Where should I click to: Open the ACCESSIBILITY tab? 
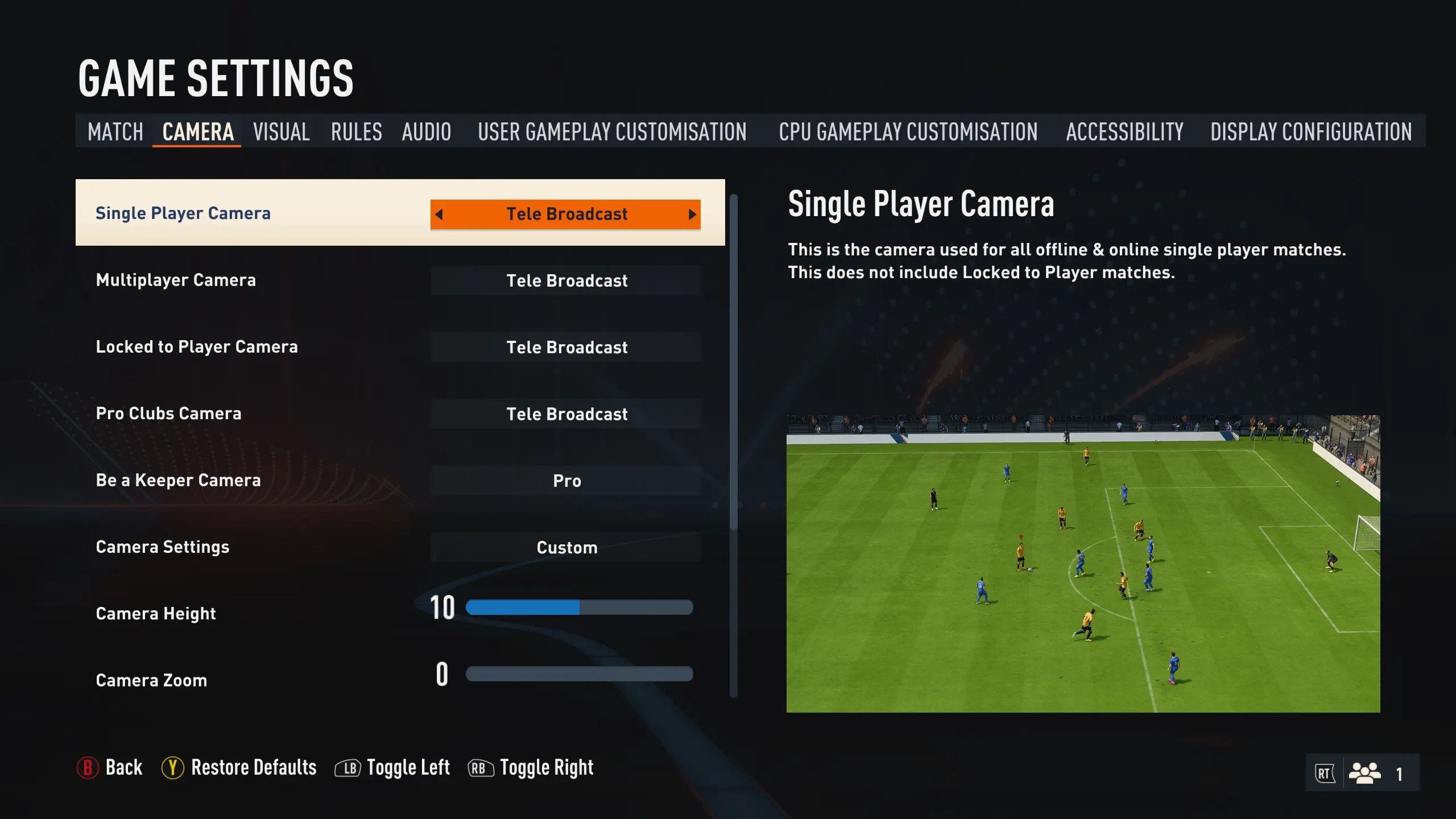coord(1124,131)
